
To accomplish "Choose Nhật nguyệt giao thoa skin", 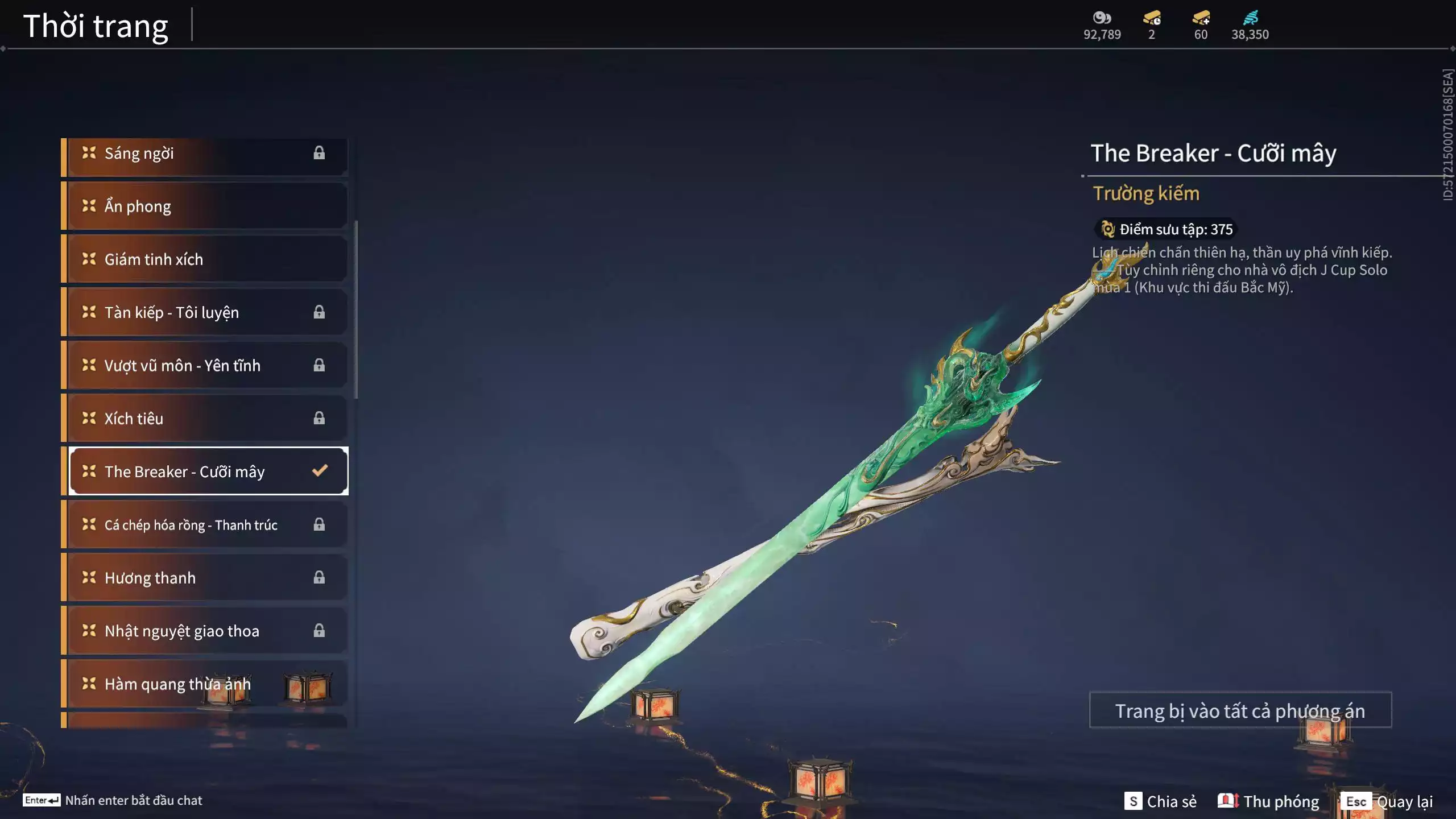I will (x=205, y=631).
